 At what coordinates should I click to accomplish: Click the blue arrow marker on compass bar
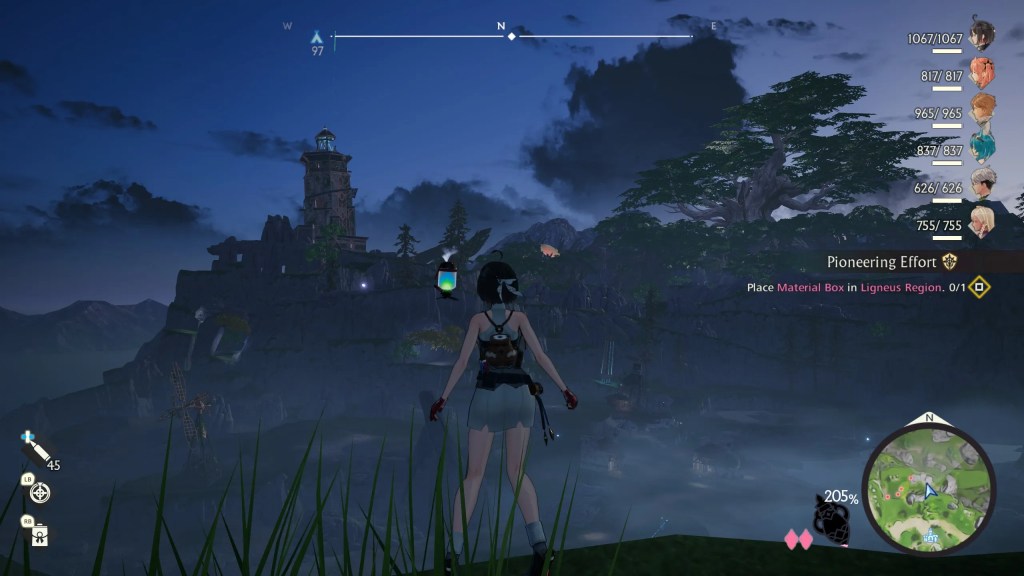(x=317, y=37)
